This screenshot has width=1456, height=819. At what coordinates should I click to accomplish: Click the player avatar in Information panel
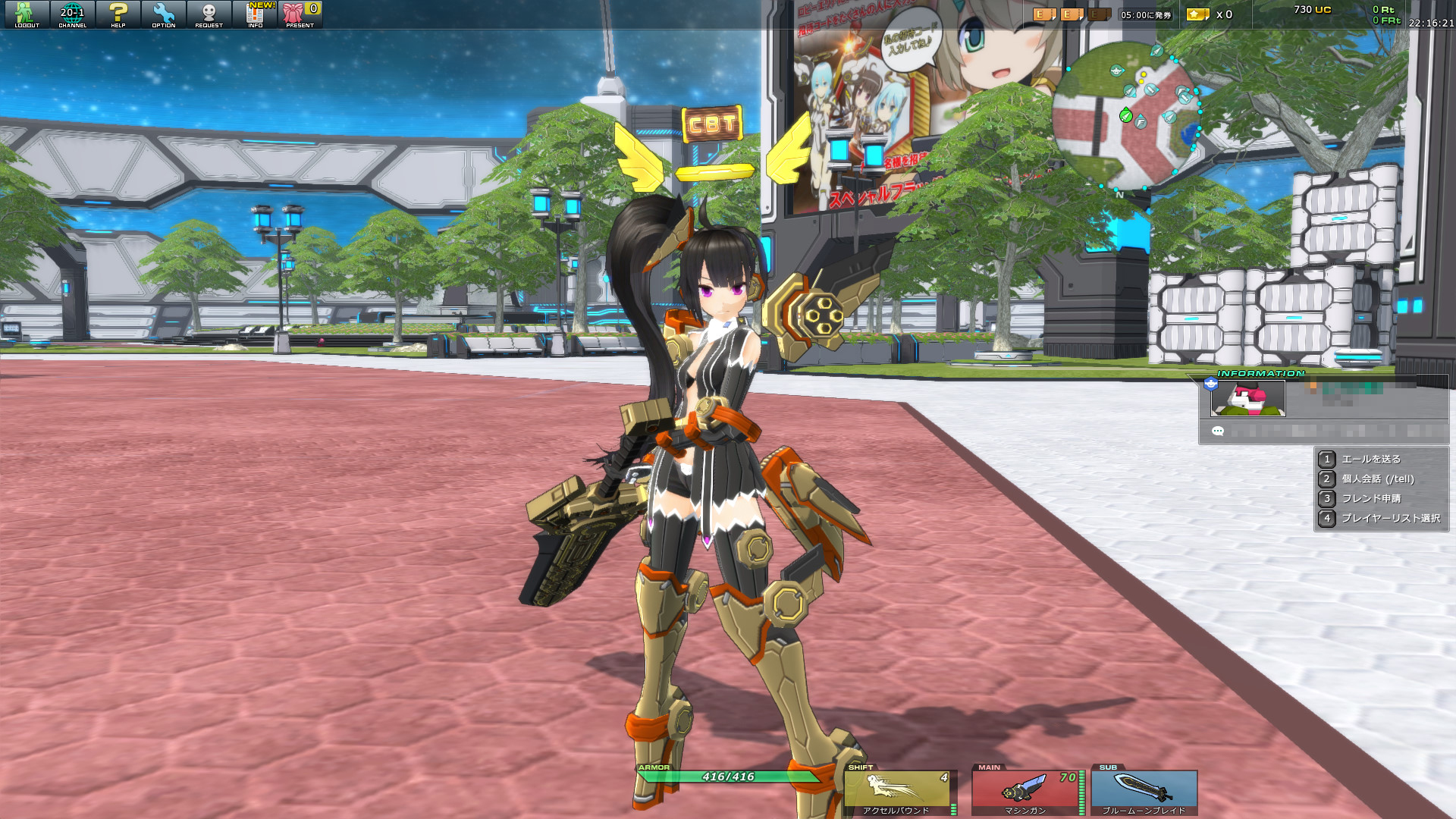[1247, 399]
